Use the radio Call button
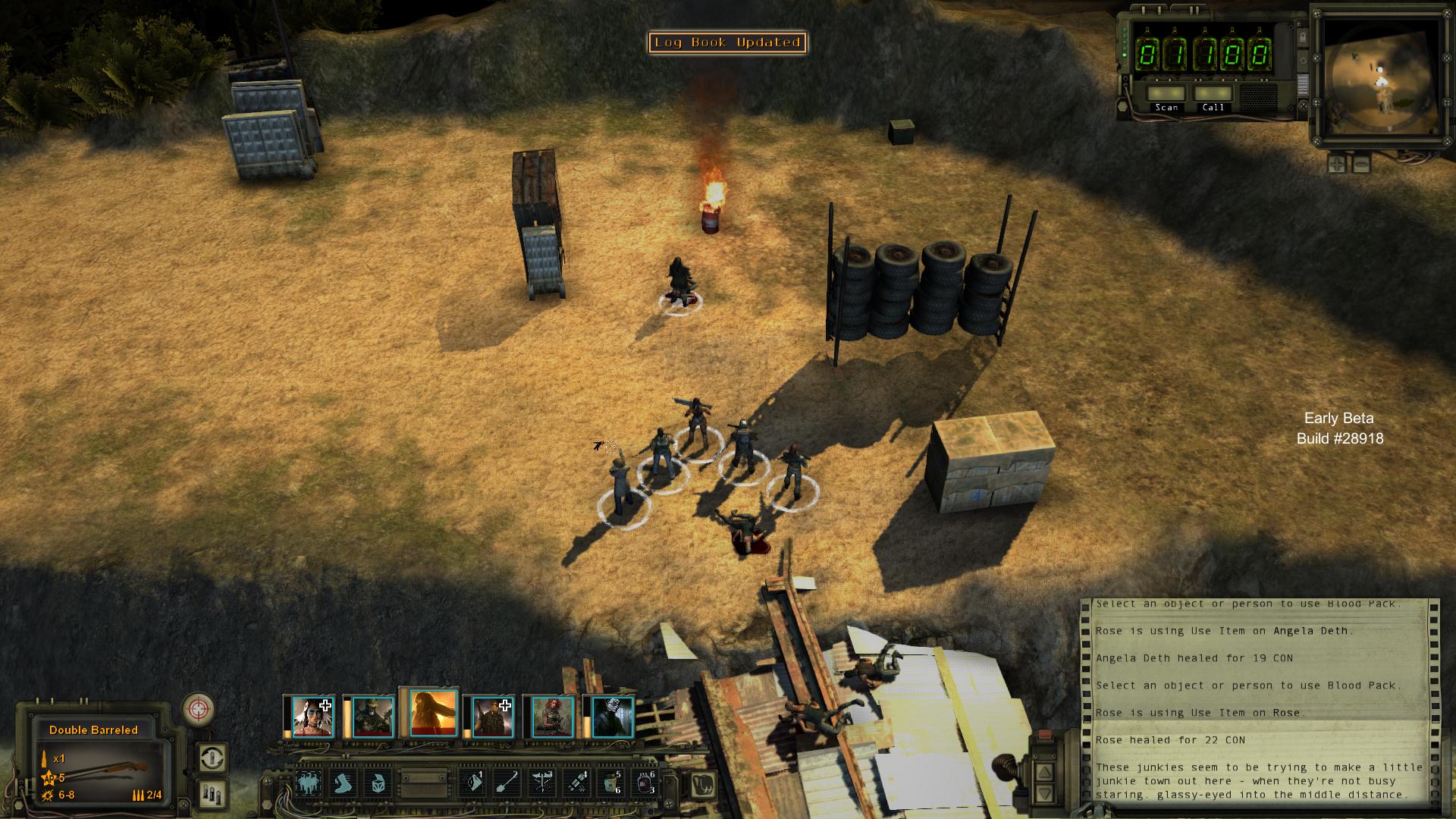The height and width of the screenshot is (819, 1456). tap(1213, 94)
